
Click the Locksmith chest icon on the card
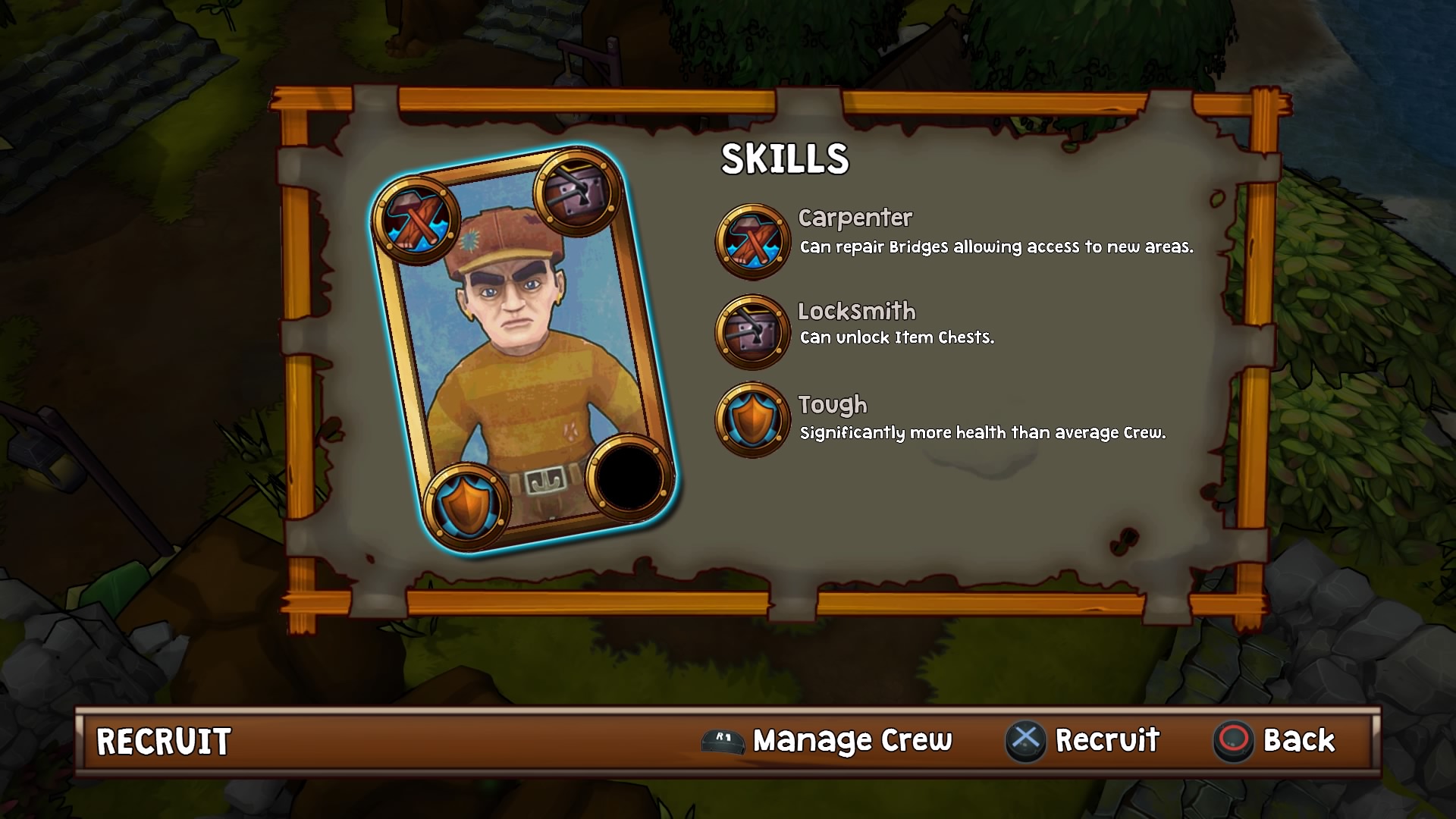[576, 190]
